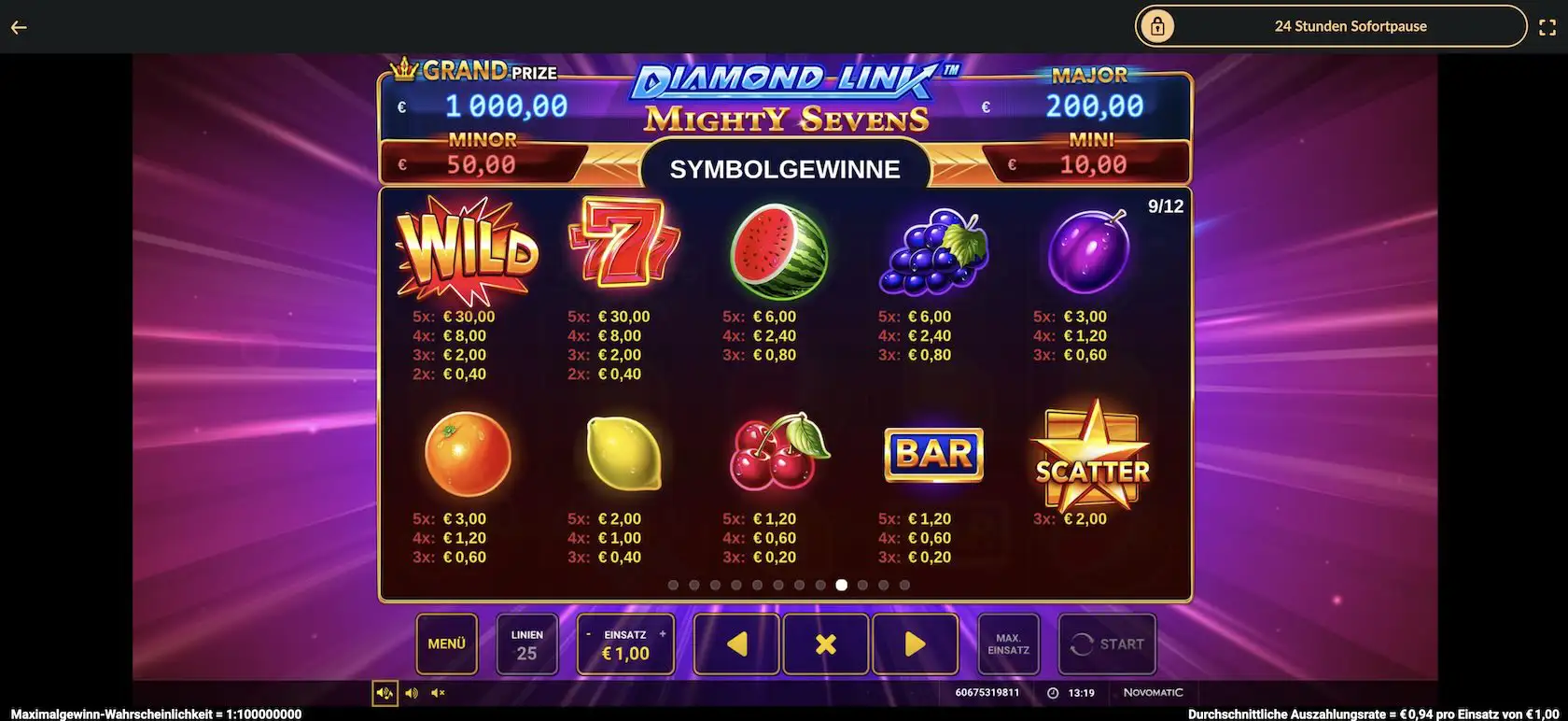Open the LINIEN 25 setting
The width and height of the screenshot is (1568, 721).
click(526, 643)
